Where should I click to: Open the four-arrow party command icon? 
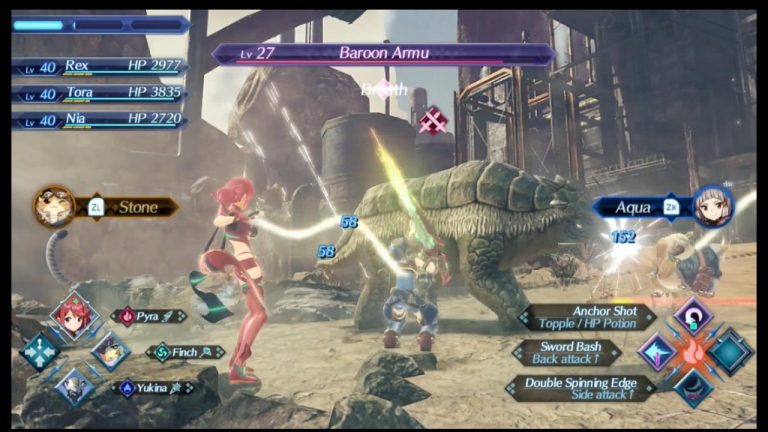point(41,352)
